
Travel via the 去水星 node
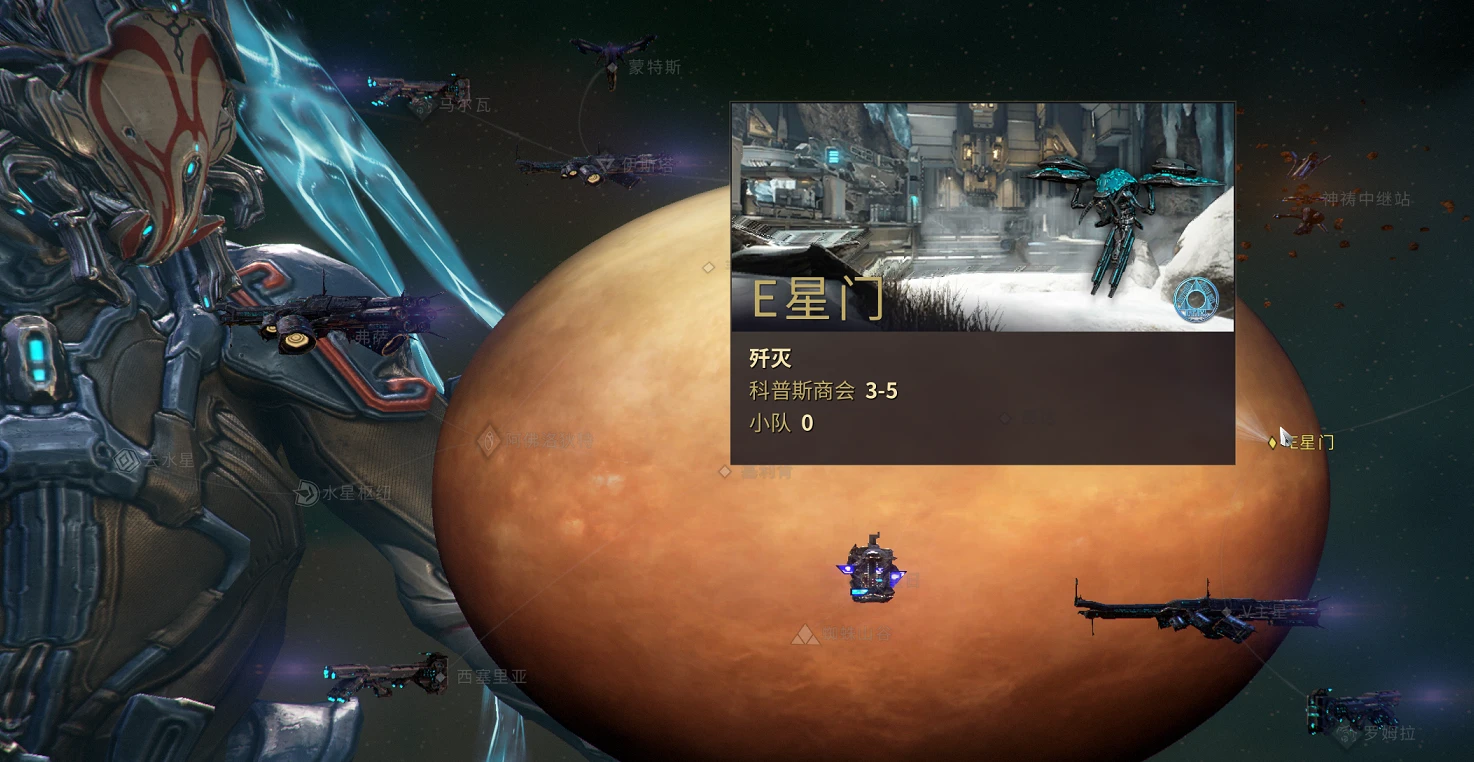127,461
